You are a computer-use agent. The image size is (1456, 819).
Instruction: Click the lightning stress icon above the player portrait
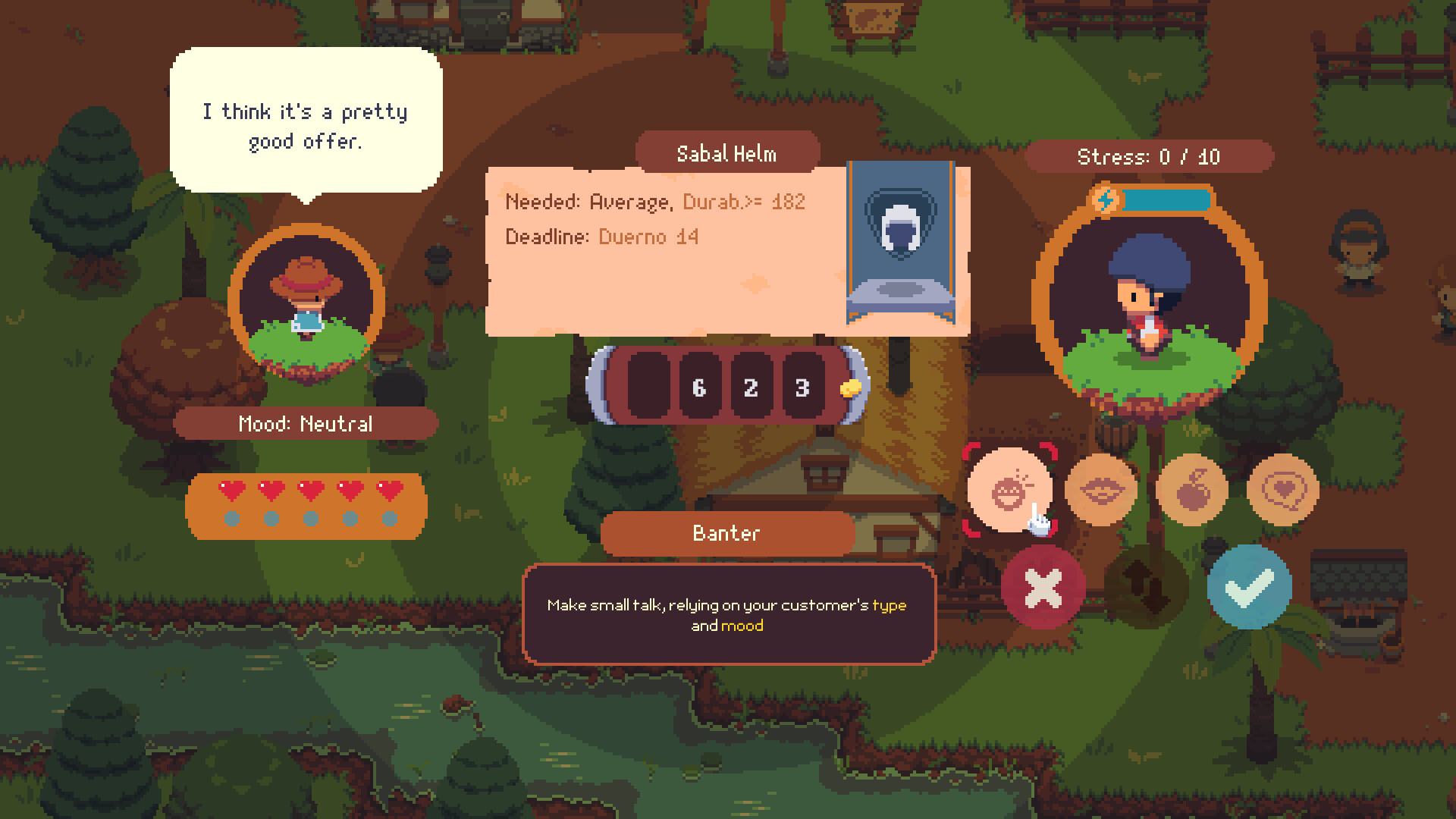point(1106,200)
